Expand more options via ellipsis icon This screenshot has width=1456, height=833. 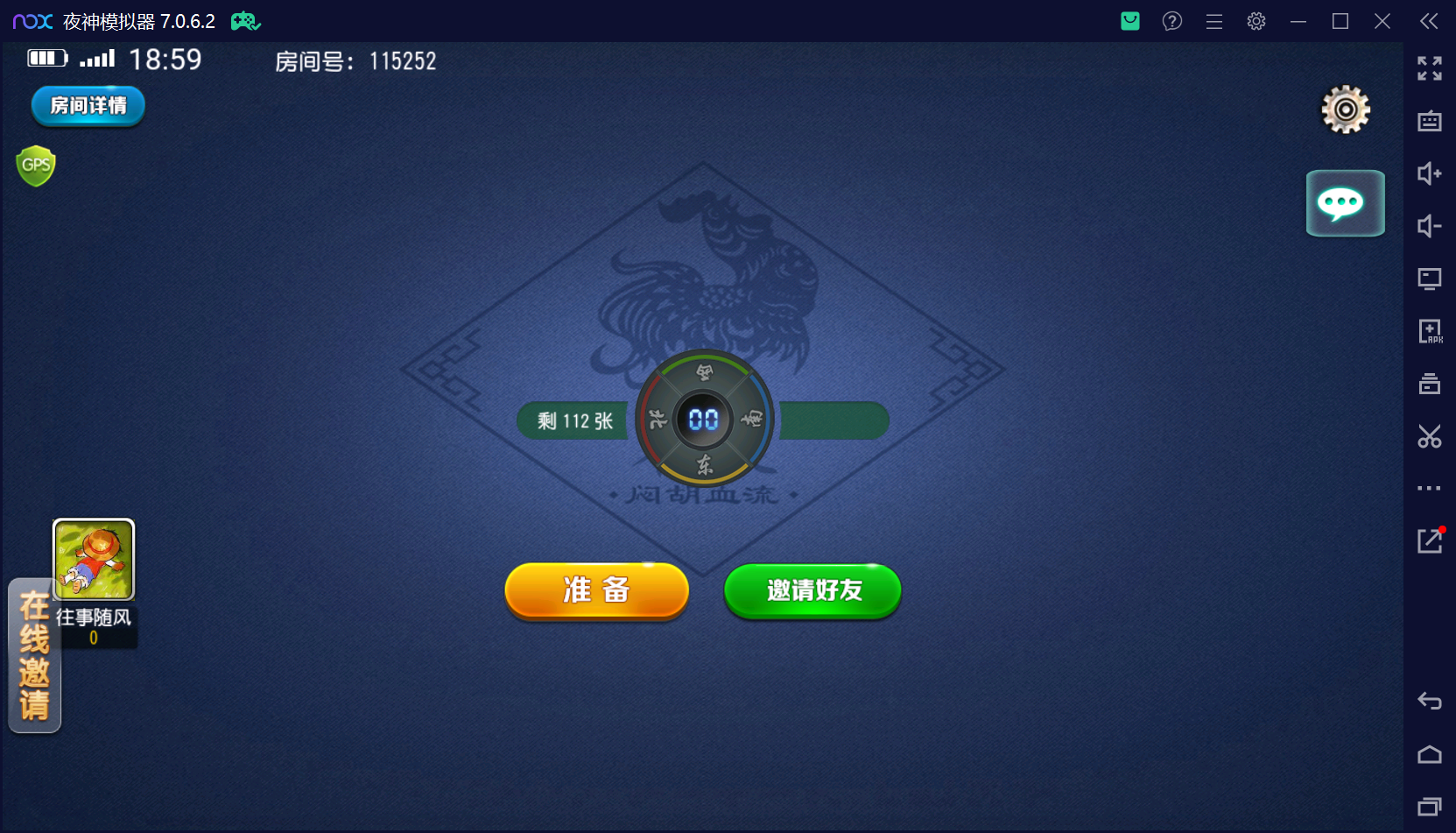tap(1429, 488)
